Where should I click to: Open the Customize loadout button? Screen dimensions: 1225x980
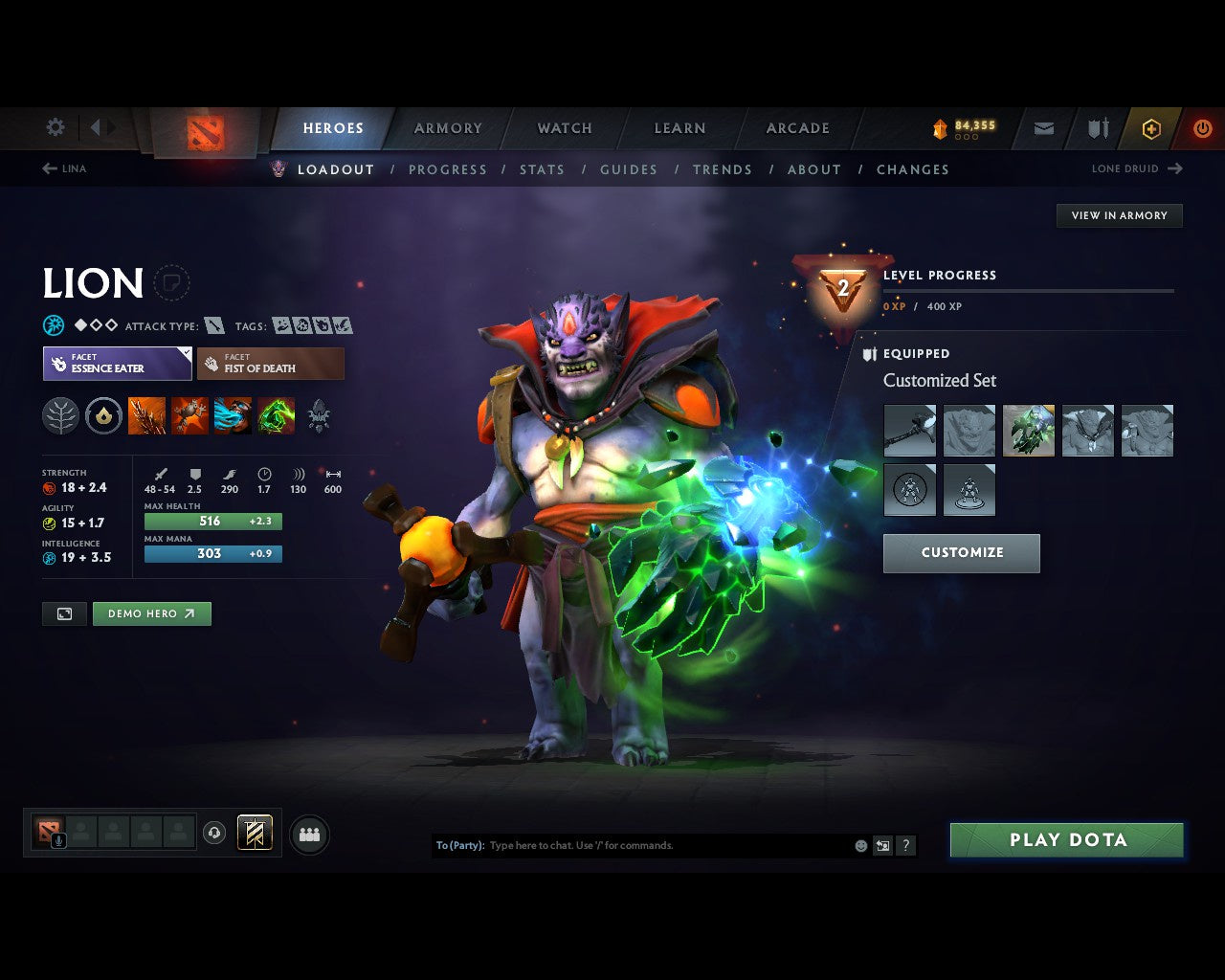(961, 553)
